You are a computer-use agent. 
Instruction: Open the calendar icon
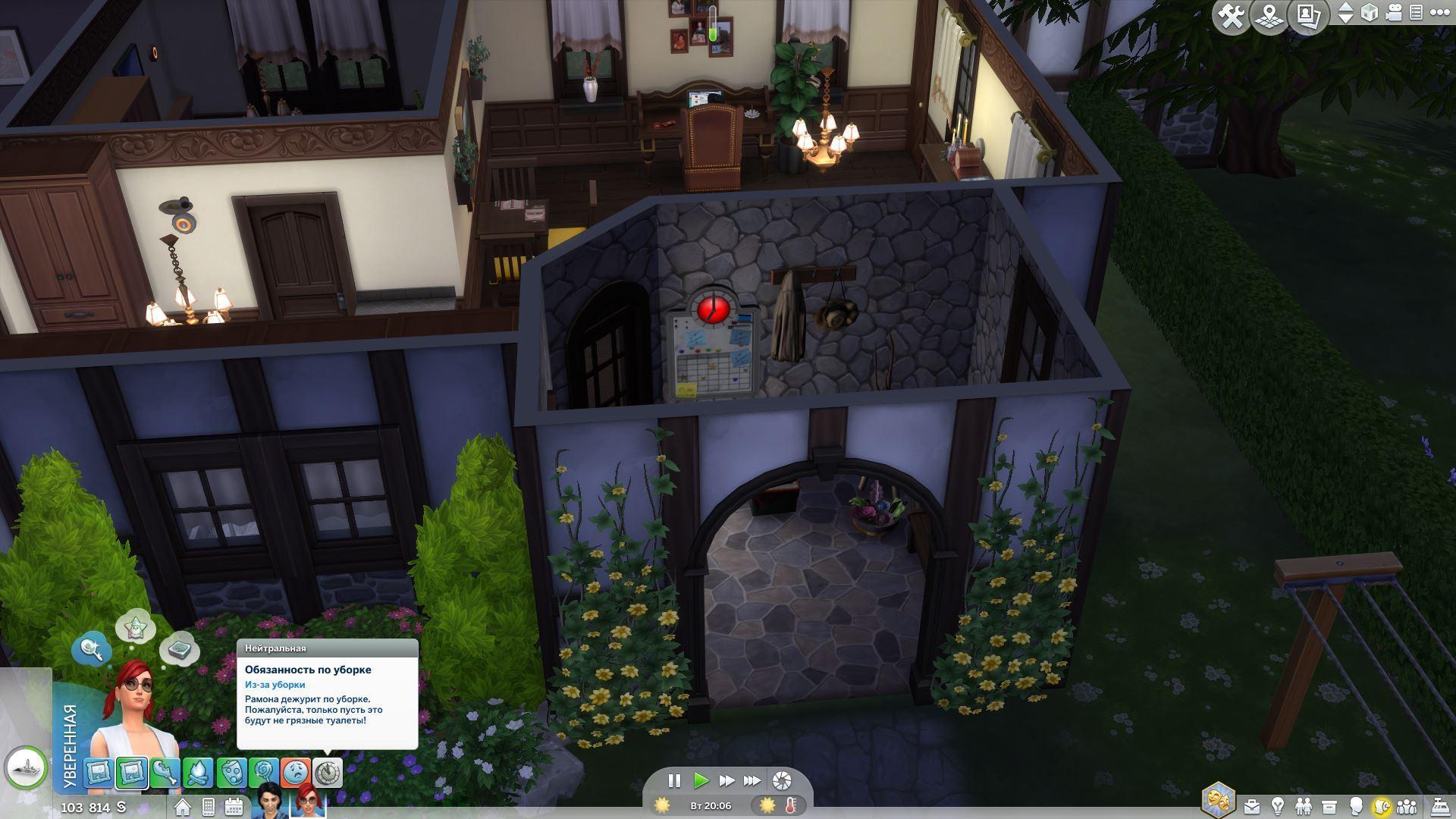234,807
